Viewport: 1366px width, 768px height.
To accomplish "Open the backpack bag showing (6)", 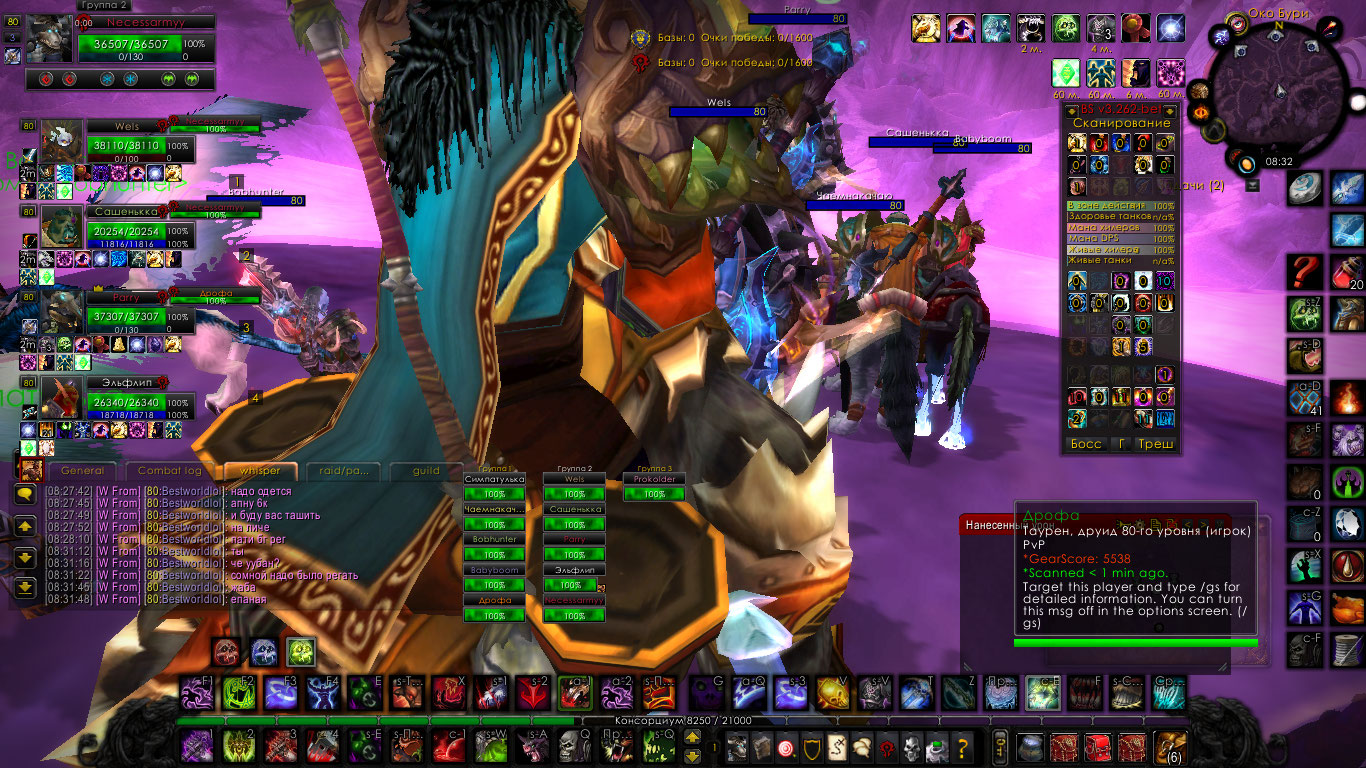I will pyautogui.click(x=1170, y=746).
